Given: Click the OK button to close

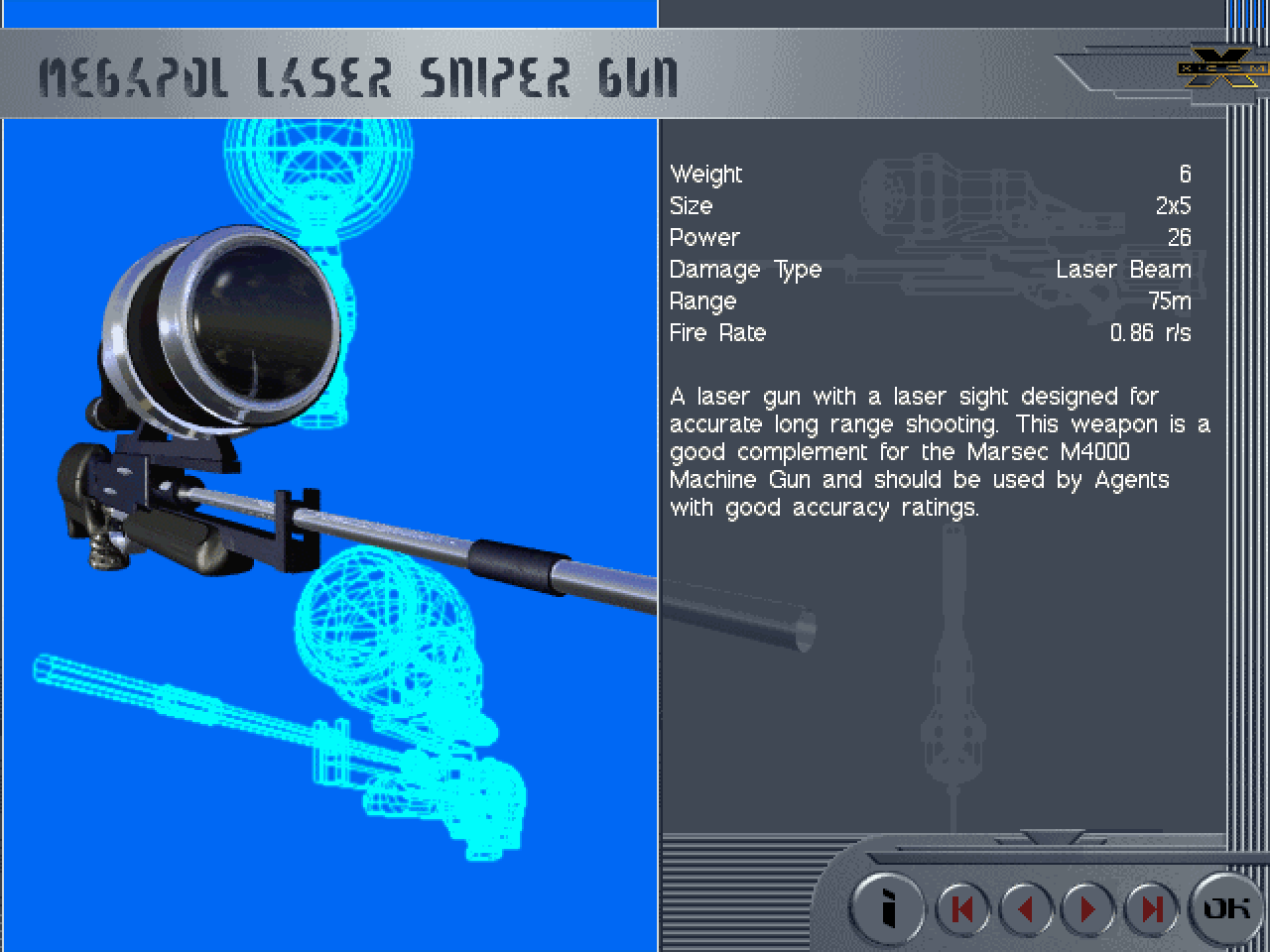Looking at the screenshot, I should 1226,907.
